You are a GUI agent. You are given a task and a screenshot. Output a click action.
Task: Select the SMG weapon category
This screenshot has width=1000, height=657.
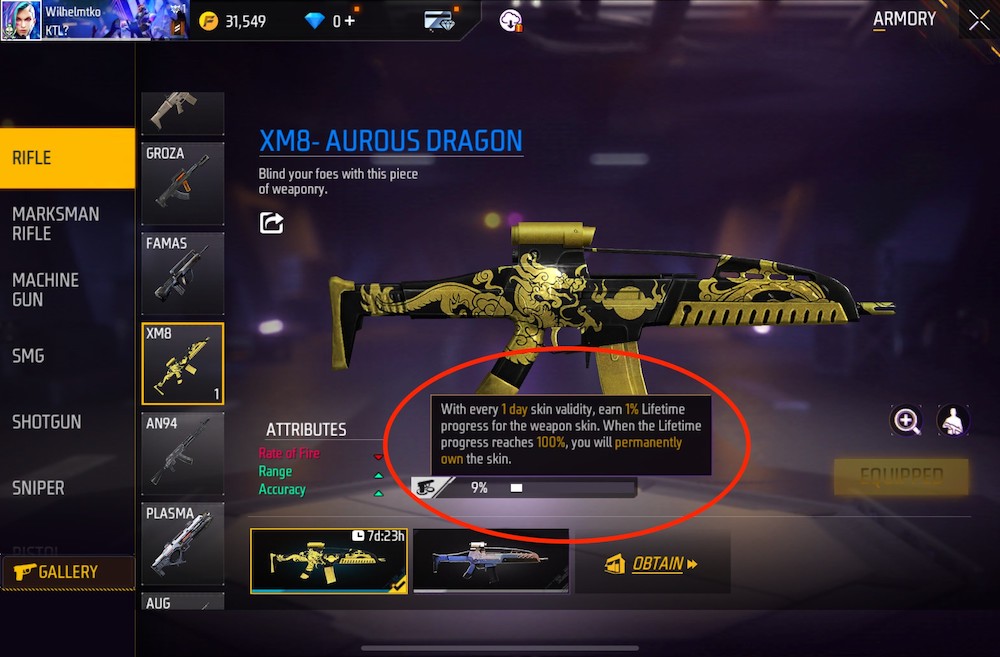[28, 356]
